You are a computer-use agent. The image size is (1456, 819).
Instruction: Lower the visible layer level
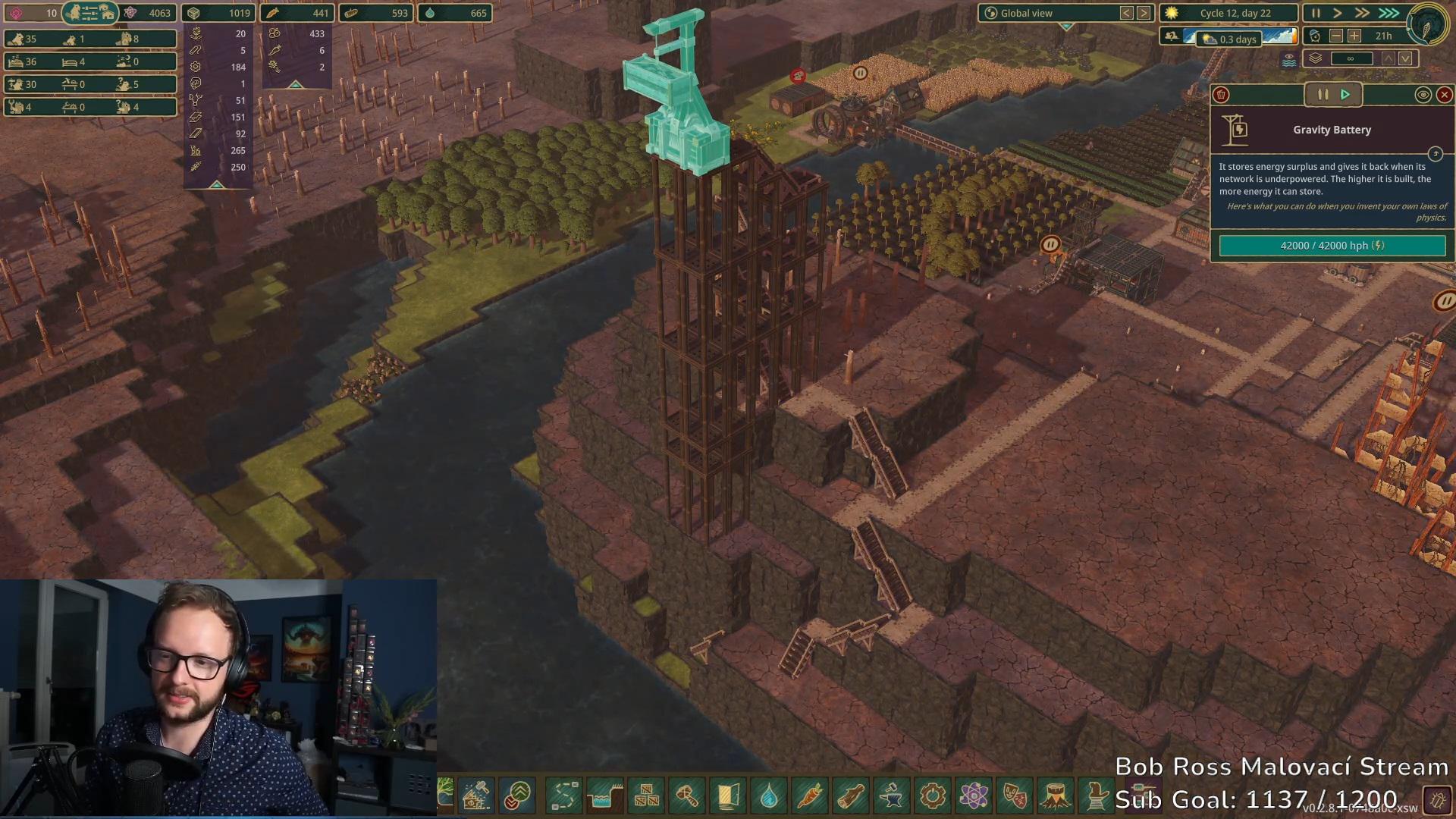click(x=1406, y=58)
